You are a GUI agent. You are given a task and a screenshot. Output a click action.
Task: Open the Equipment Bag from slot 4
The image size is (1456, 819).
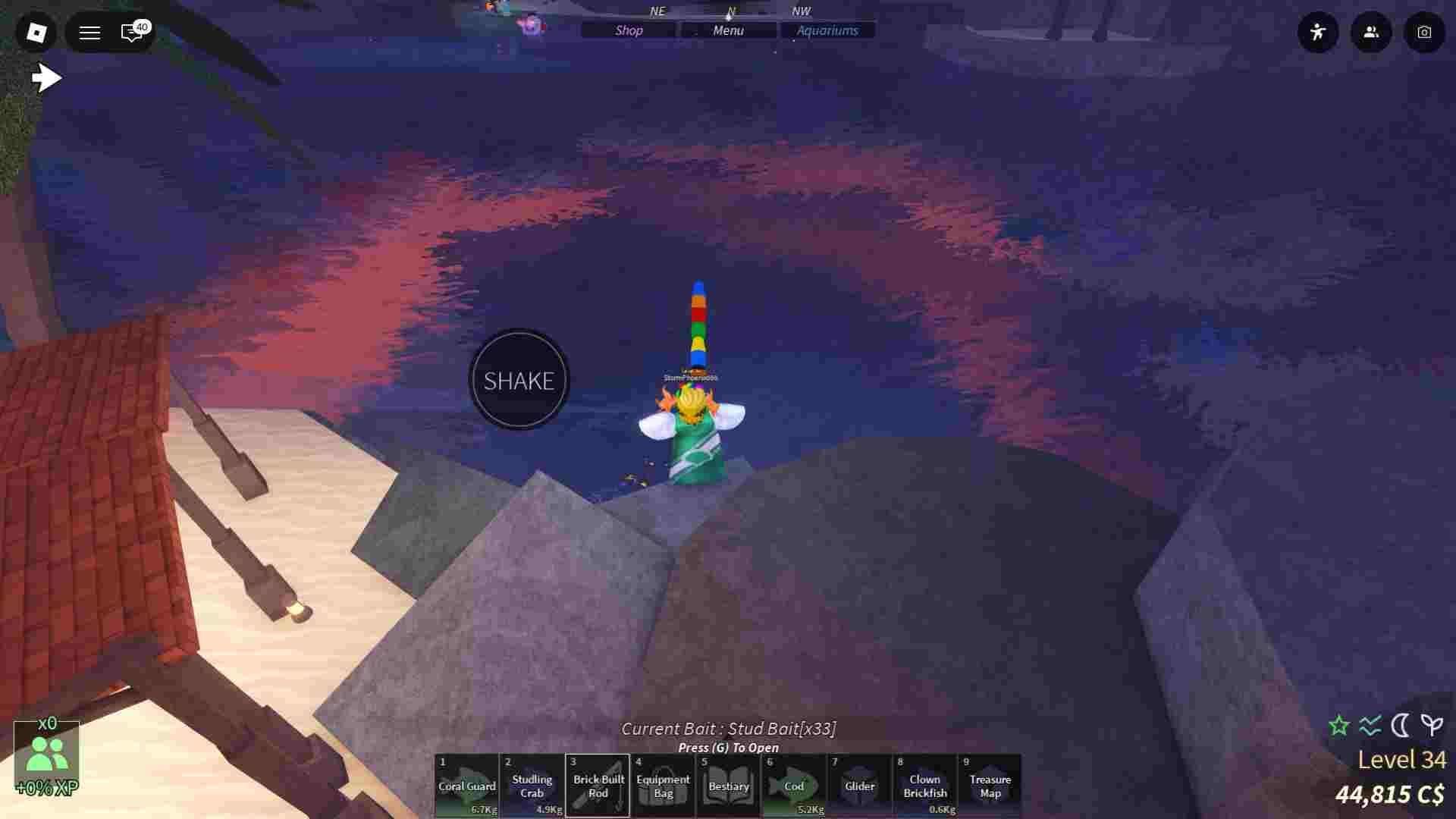click(663, 786)
